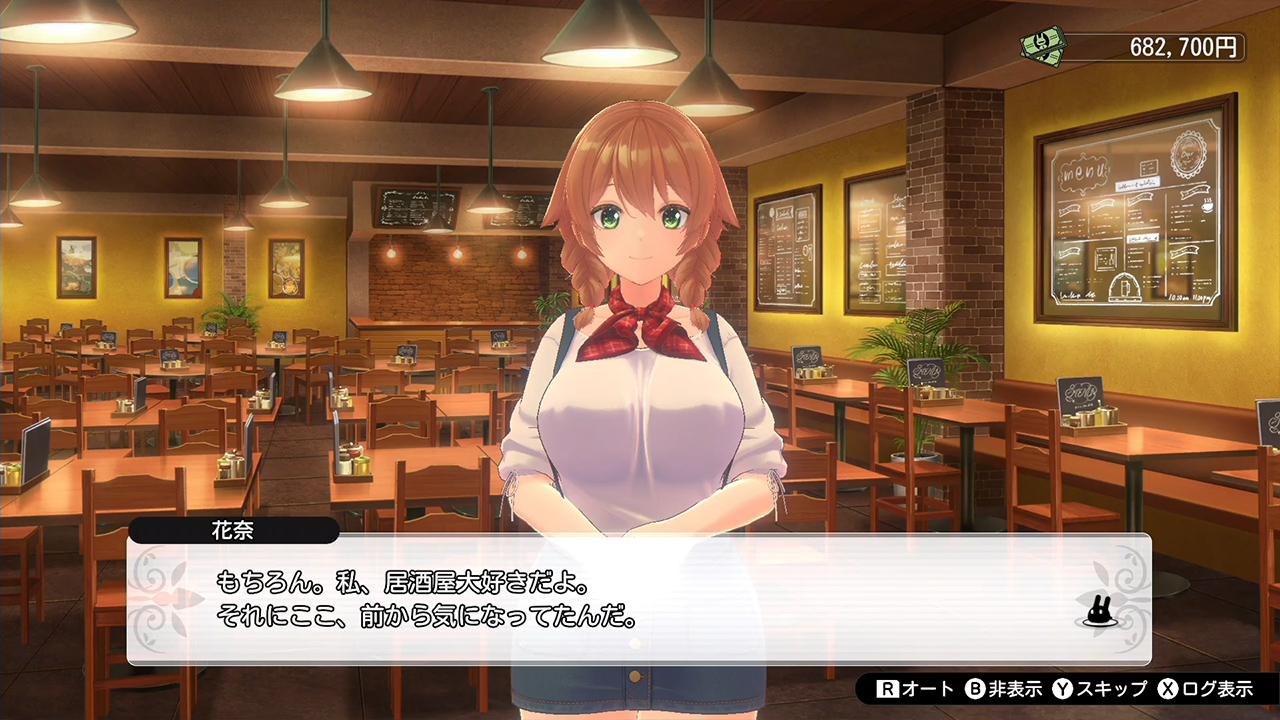Click the cursive menu title on the right blackboard
Viewport: 1280px width, 720px height.
click(1083, 172)
